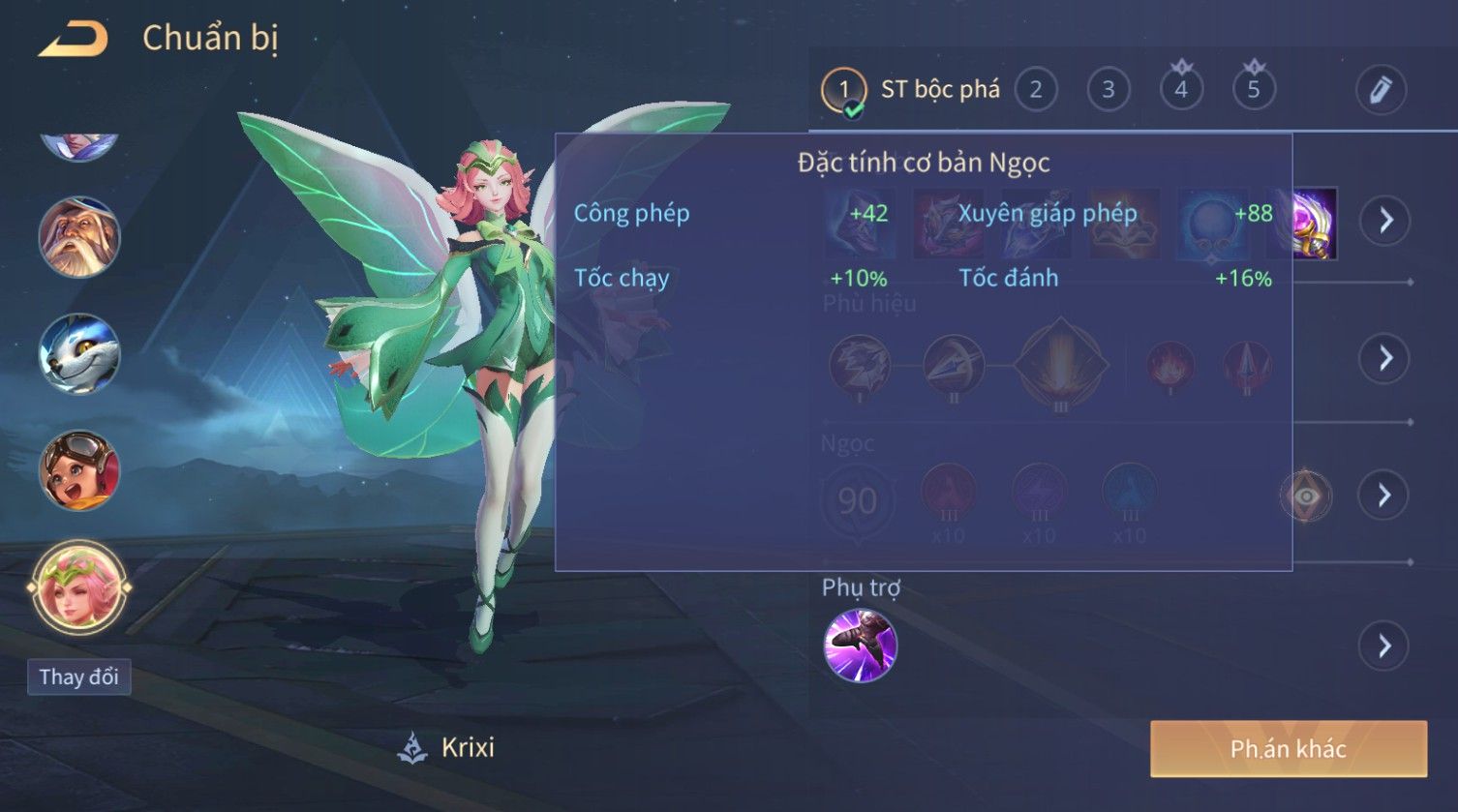Expand the equipment items row arrow

point(1385,221)
